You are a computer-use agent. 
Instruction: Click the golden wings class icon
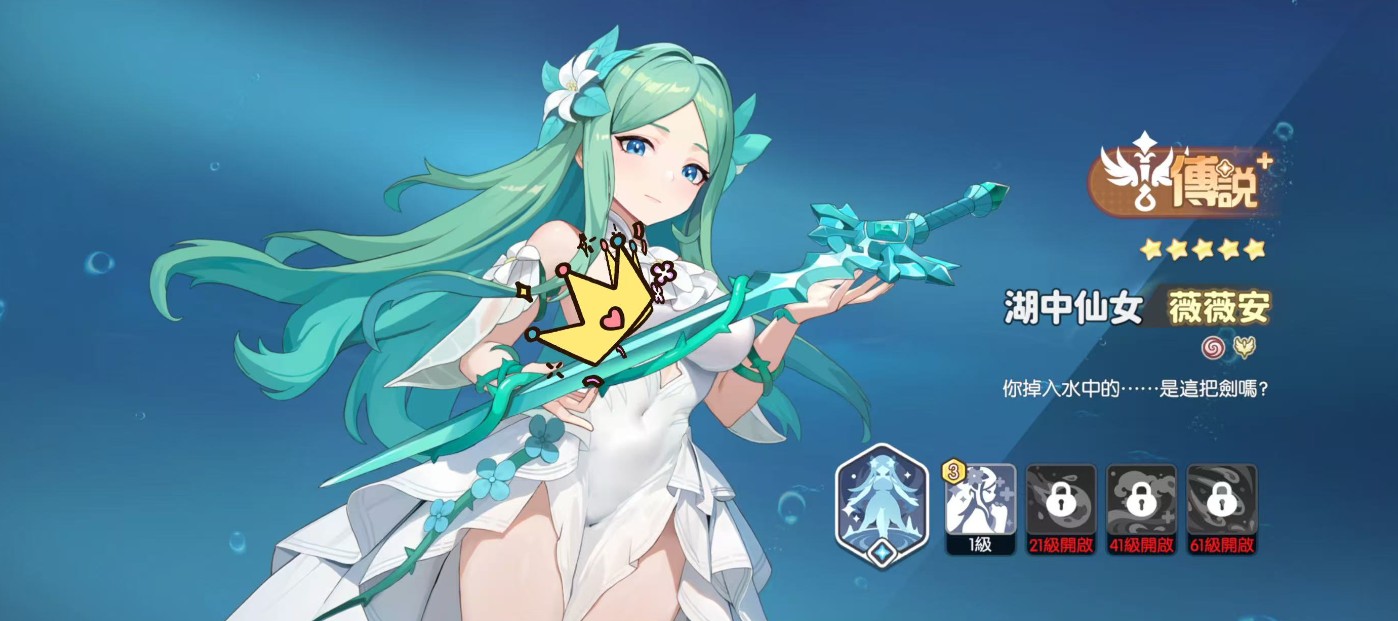1244,347
